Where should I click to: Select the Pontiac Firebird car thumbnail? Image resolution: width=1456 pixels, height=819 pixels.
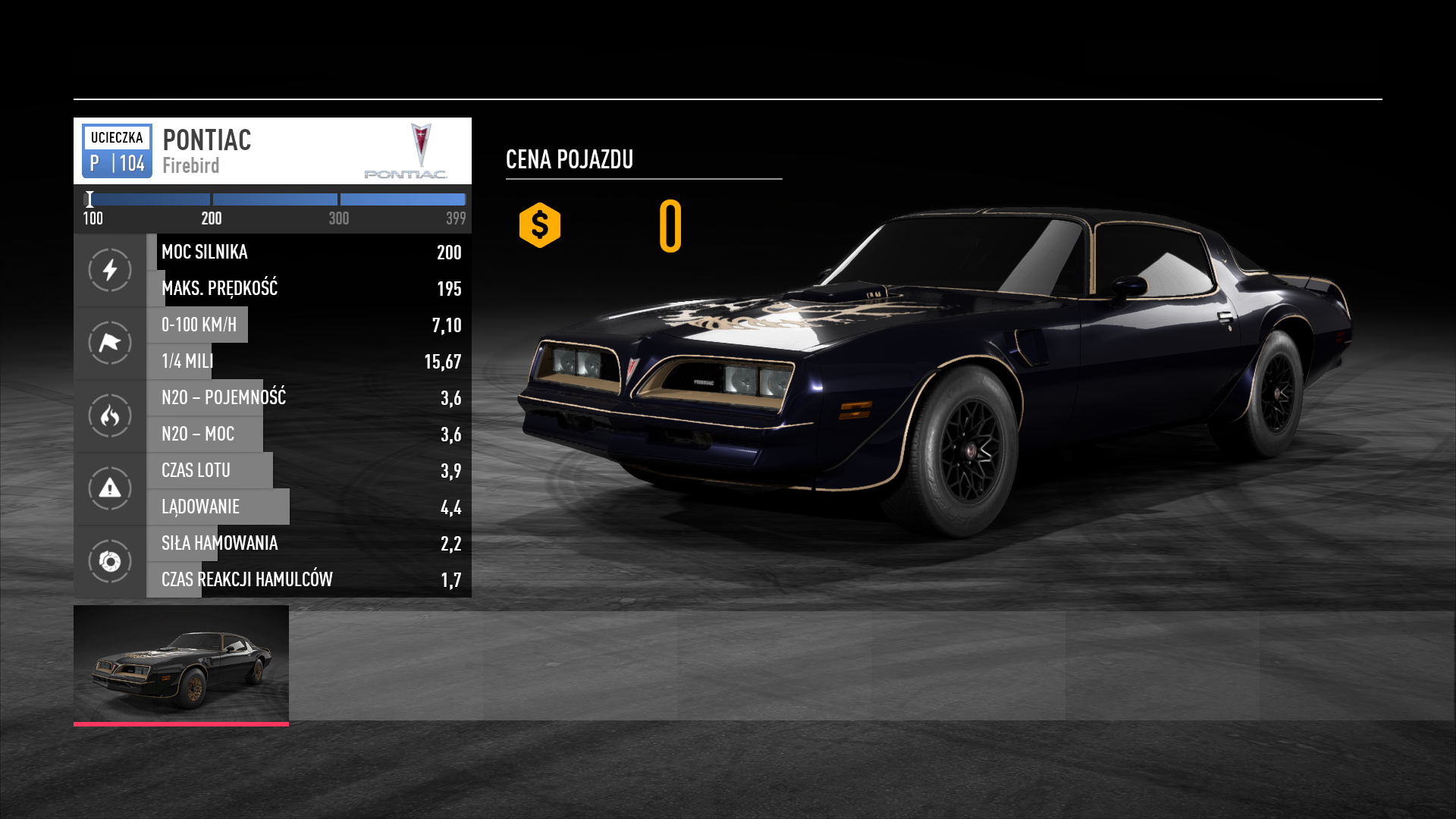pyautogui.click(x=180, y=664)
